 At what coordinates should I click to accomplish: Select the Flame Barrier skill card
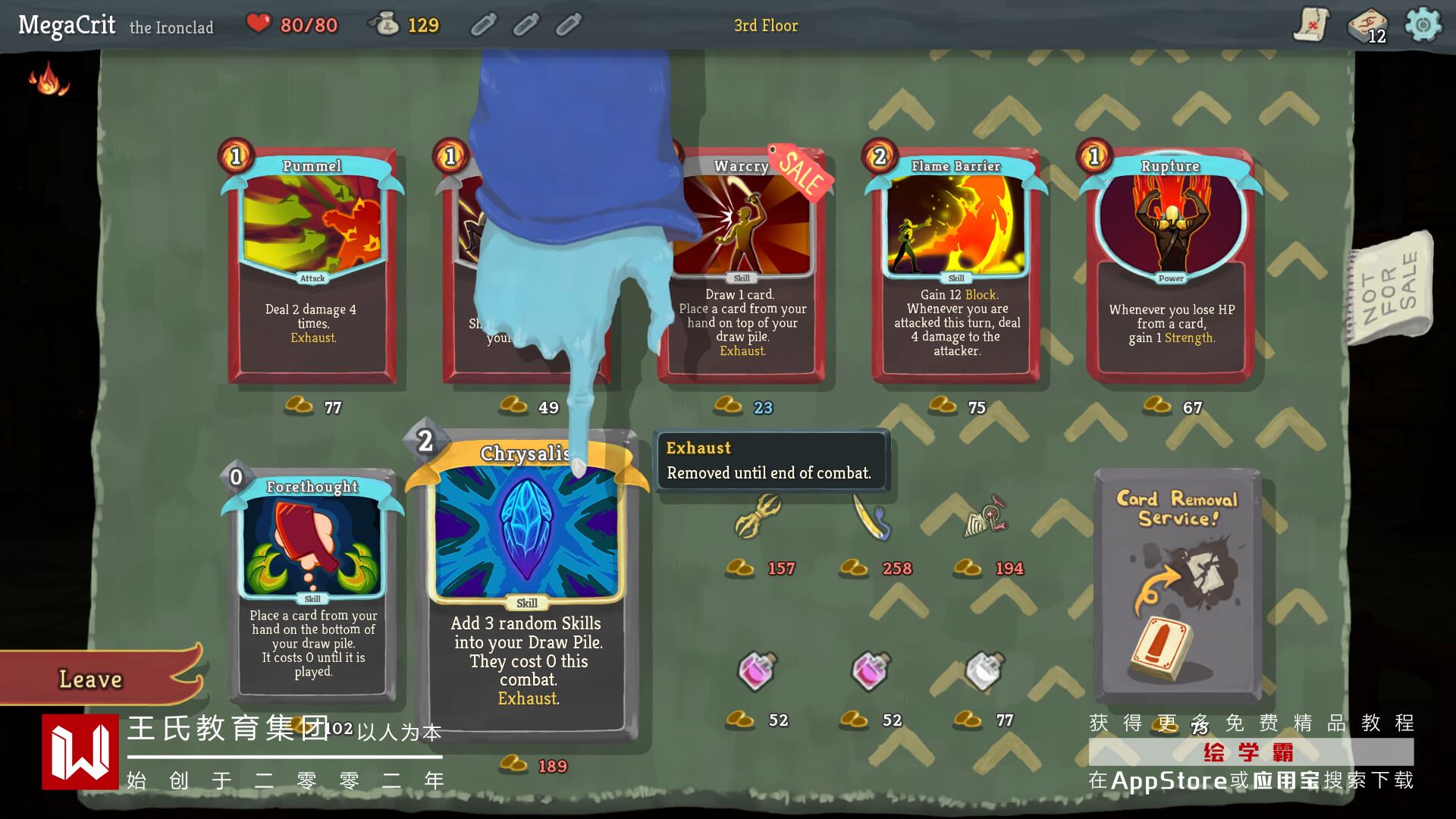coord(956,265)
